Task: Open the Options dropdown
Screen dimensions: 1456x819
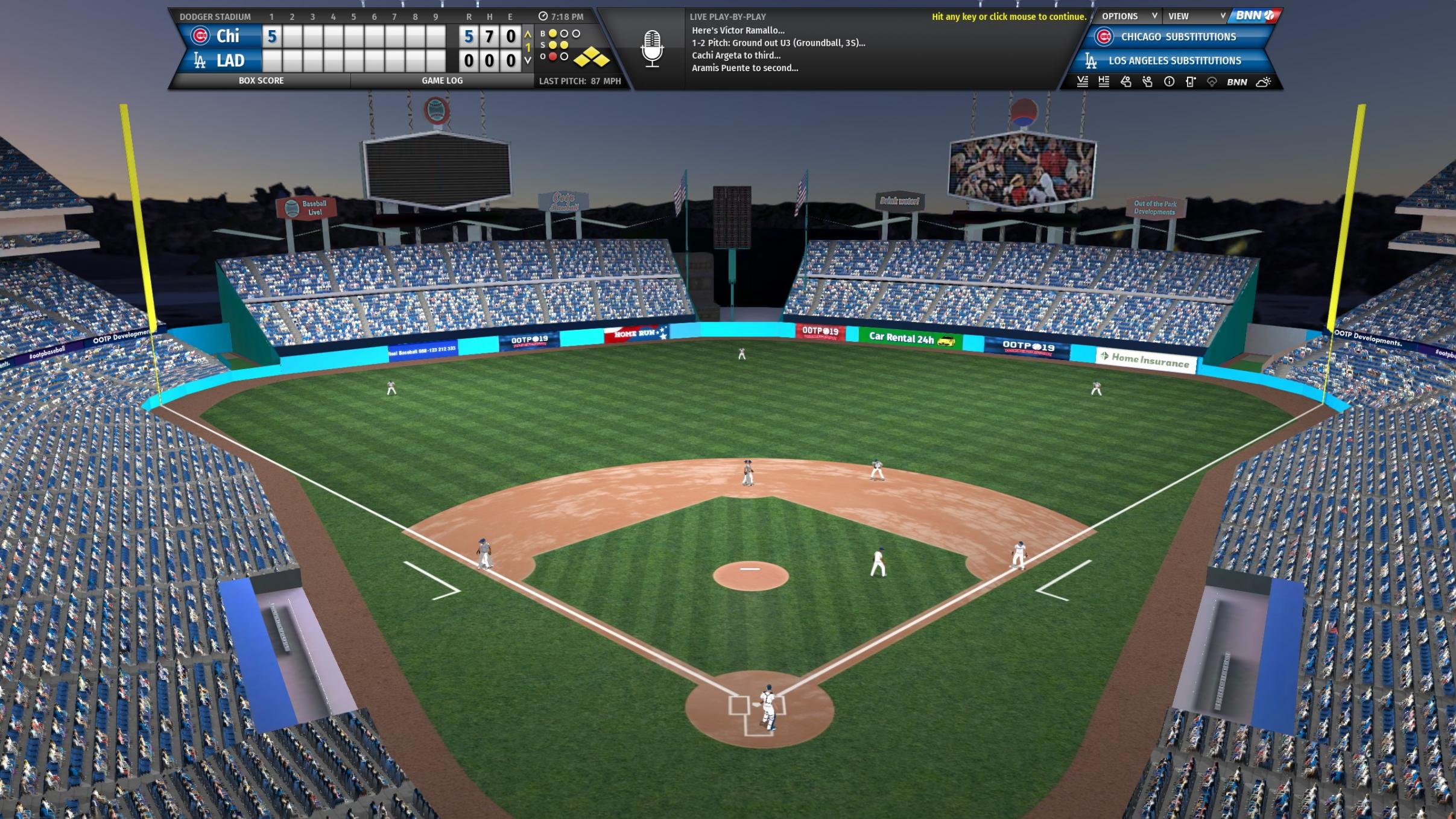Action: [1127, 16]
